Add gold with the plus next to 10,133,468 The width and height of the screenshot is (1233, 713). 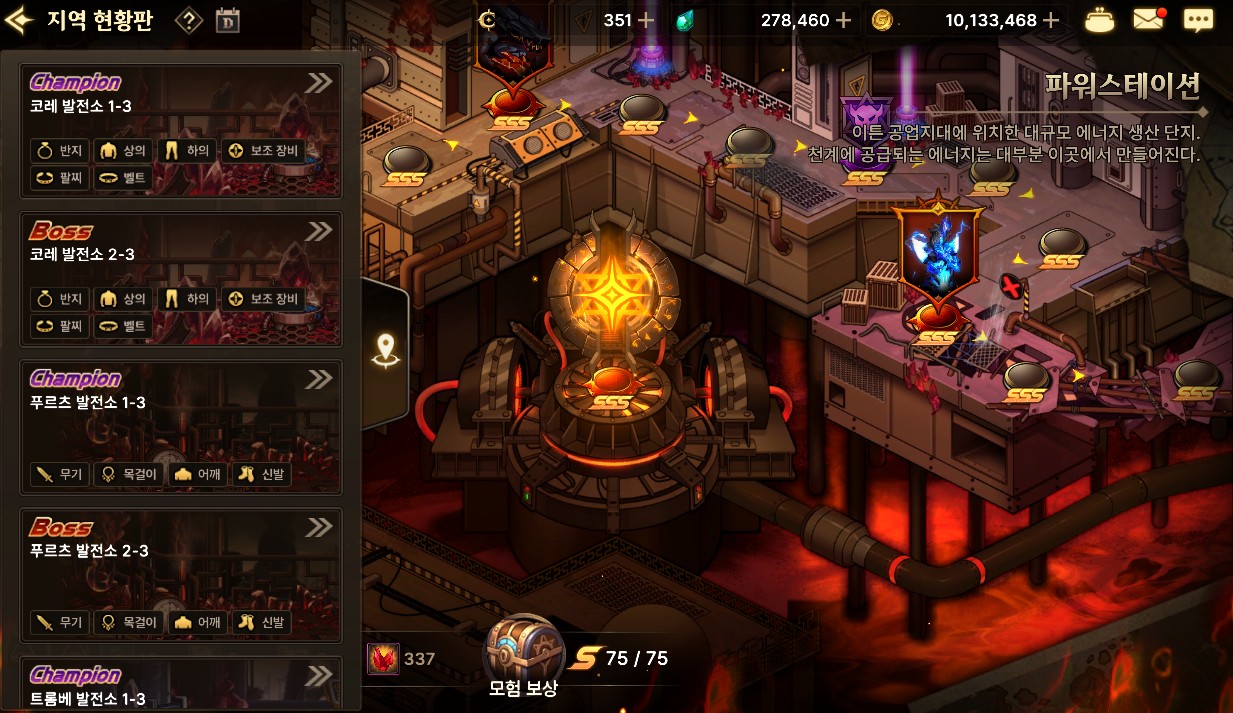pyautogui.click(x=1050, y=20)
